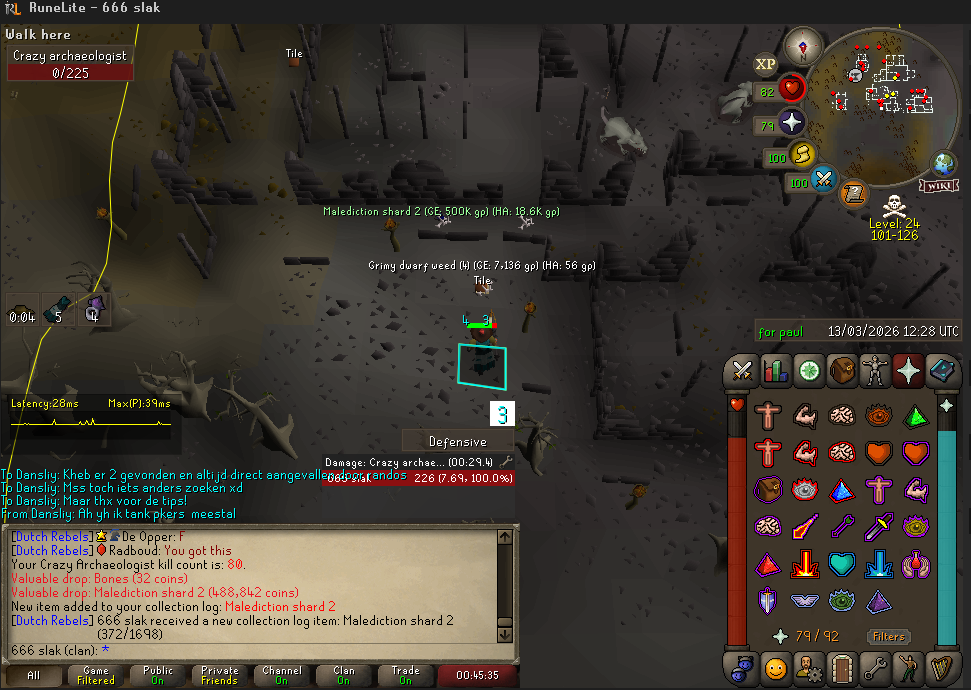Open the Worn Equipment tab
Viewport: 971px width, 690px height.
click(875, 370)
